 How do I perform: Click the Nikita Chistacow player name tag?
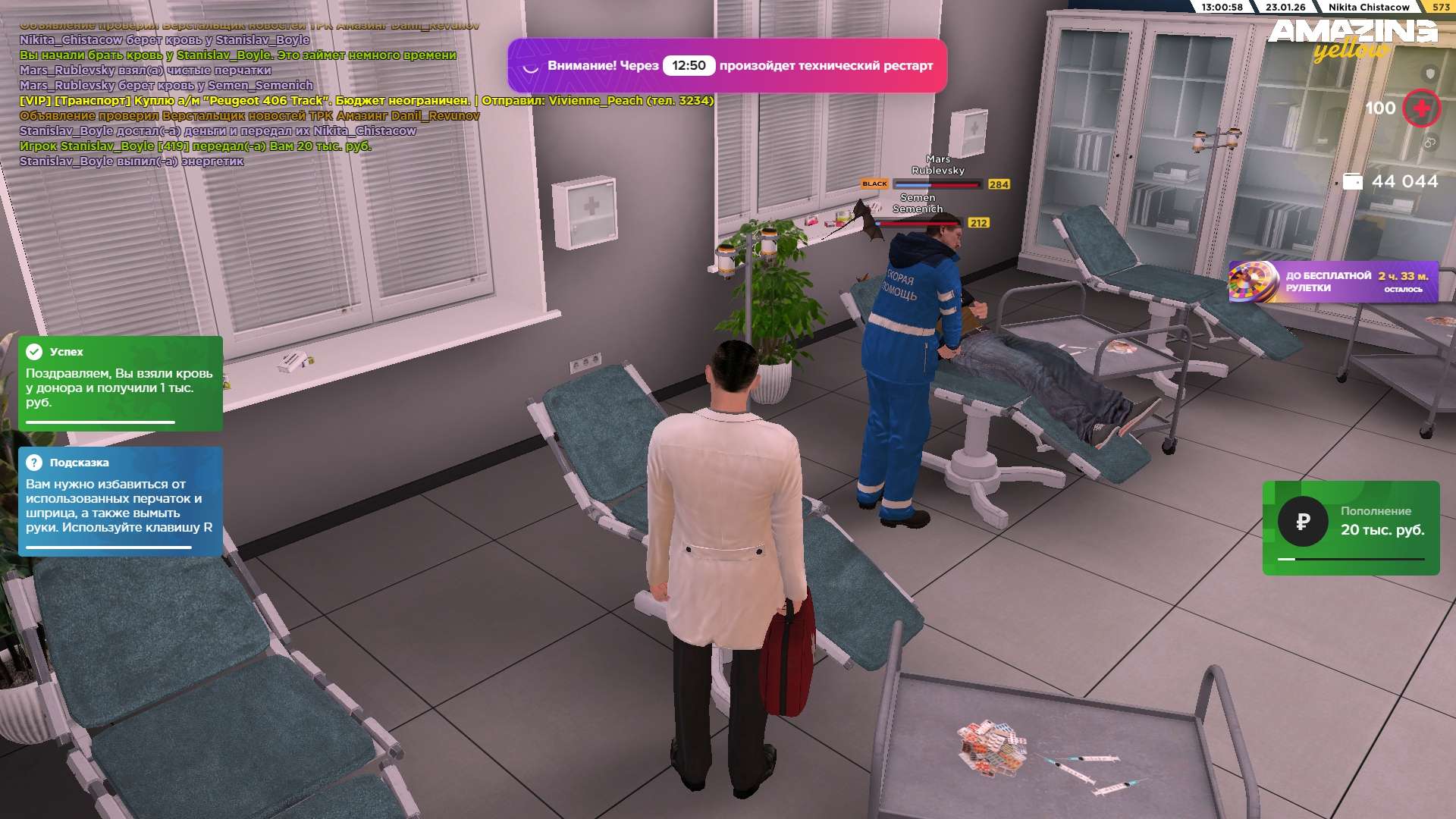click(x=1368, y=7)
